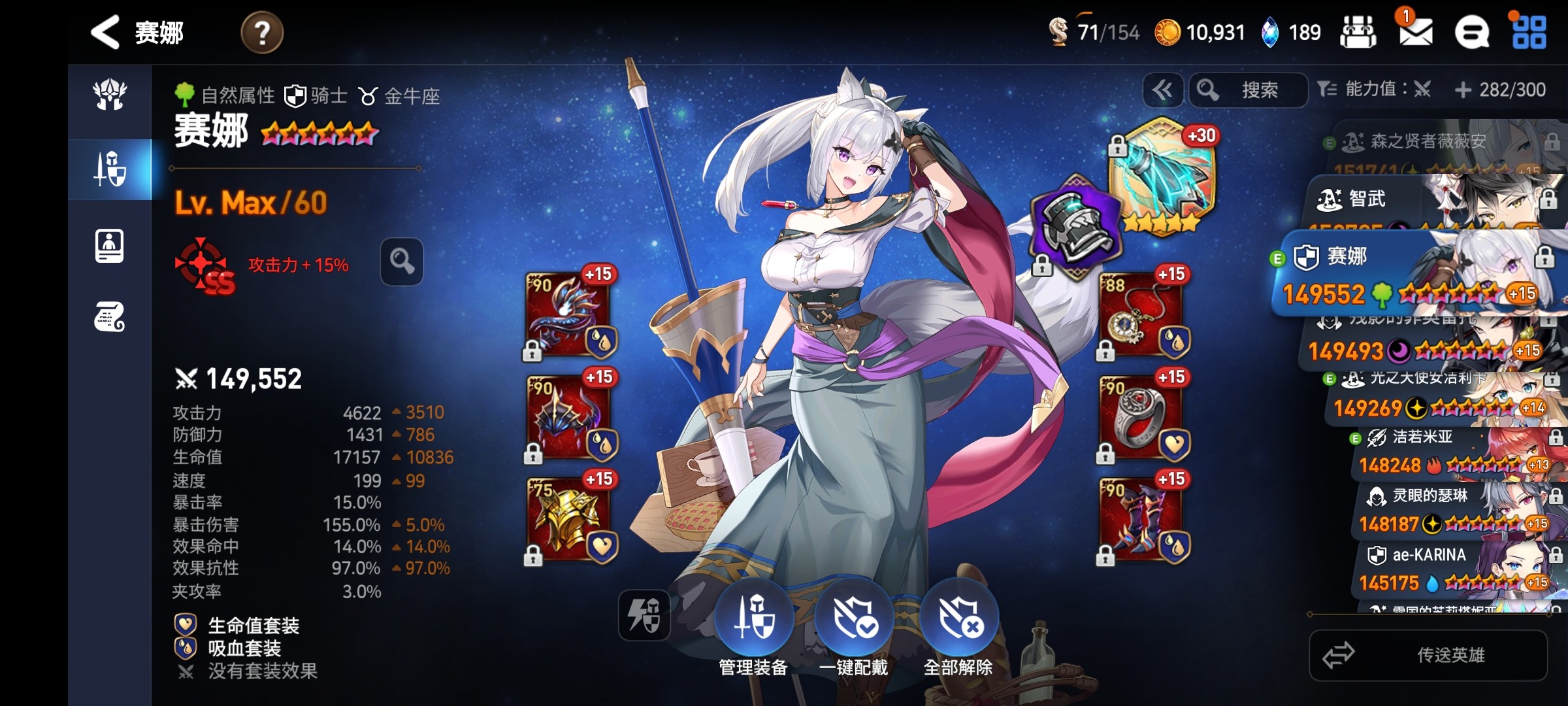
Task: Select the level 90 weapon slot
Action: click(x=568, y=314)
